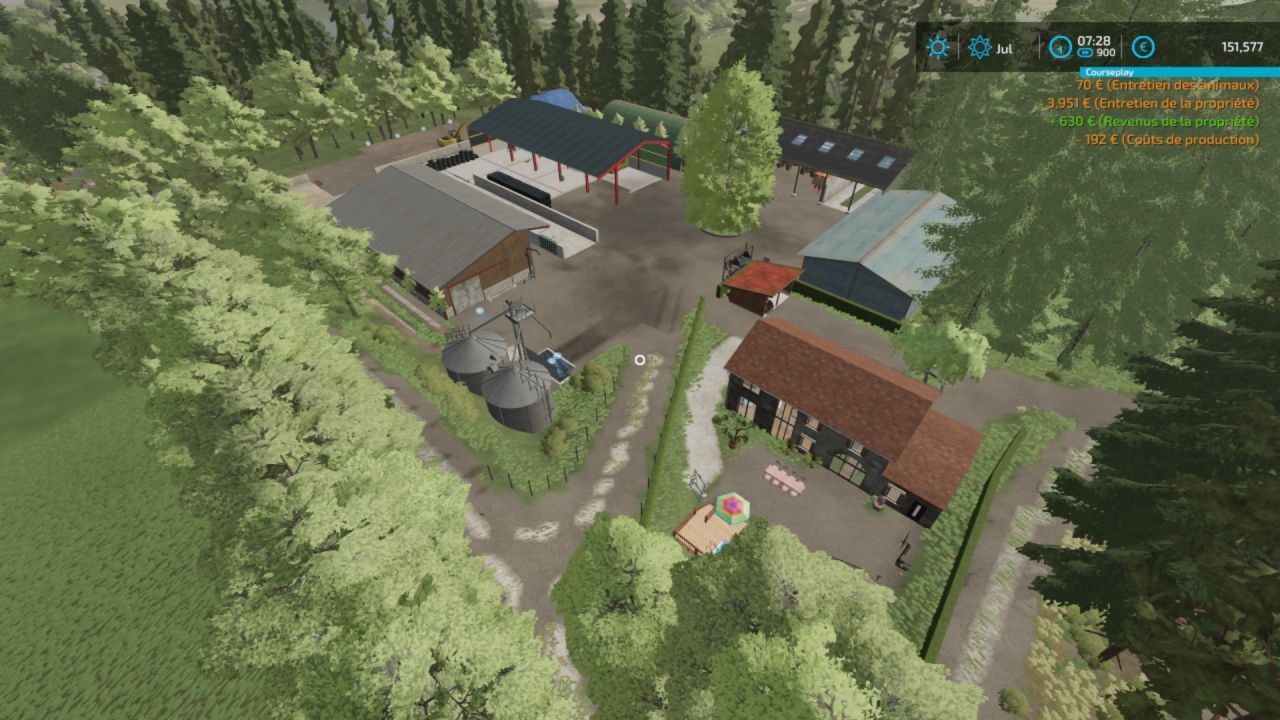Screen dimensions: 1280x720
Task: Click the clock icon beside 07:28
Action: [1058, 47]
